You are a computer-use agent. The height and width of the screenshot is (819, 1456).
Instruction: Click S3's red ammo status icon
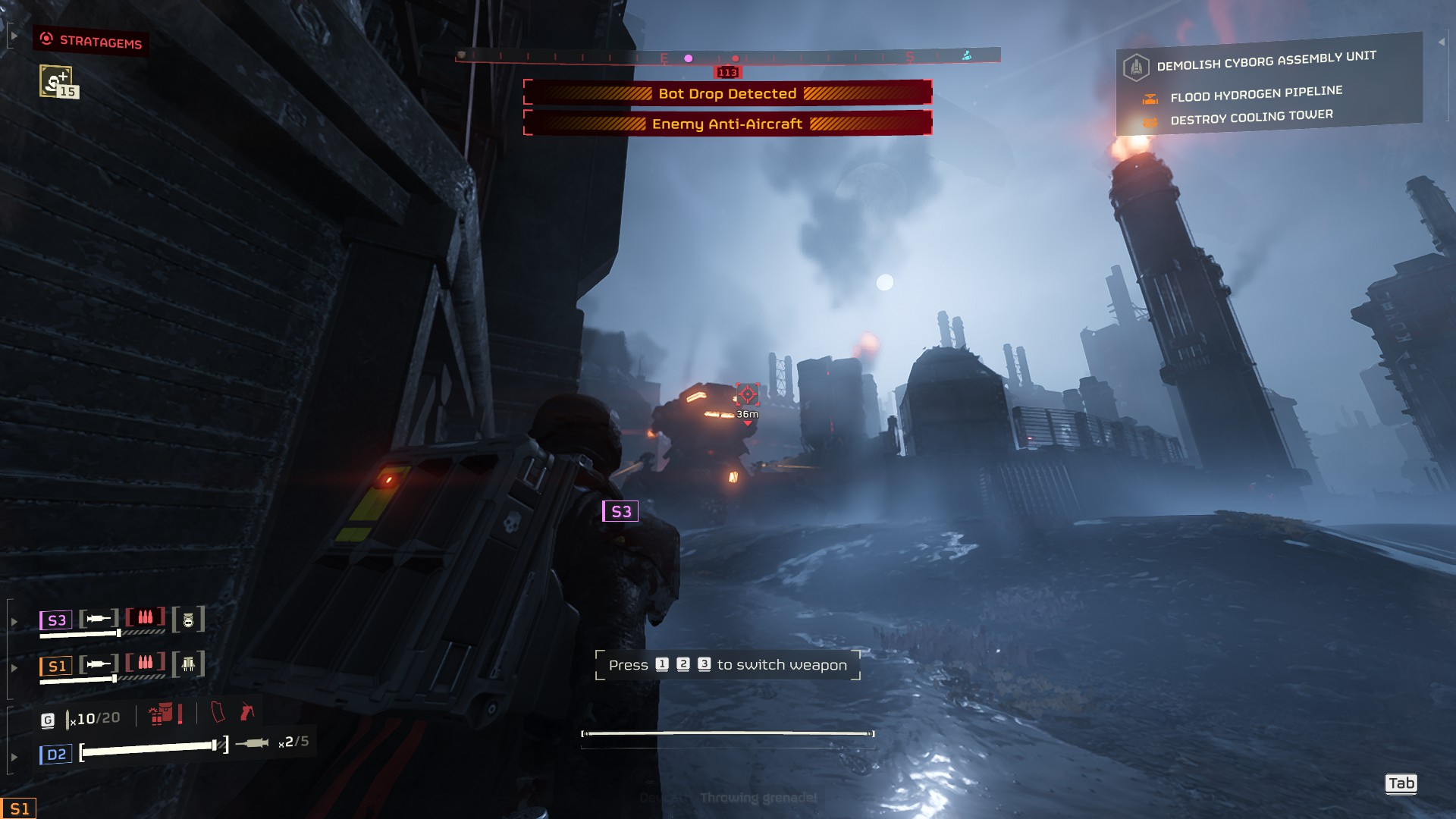click(x=146, y=618)
